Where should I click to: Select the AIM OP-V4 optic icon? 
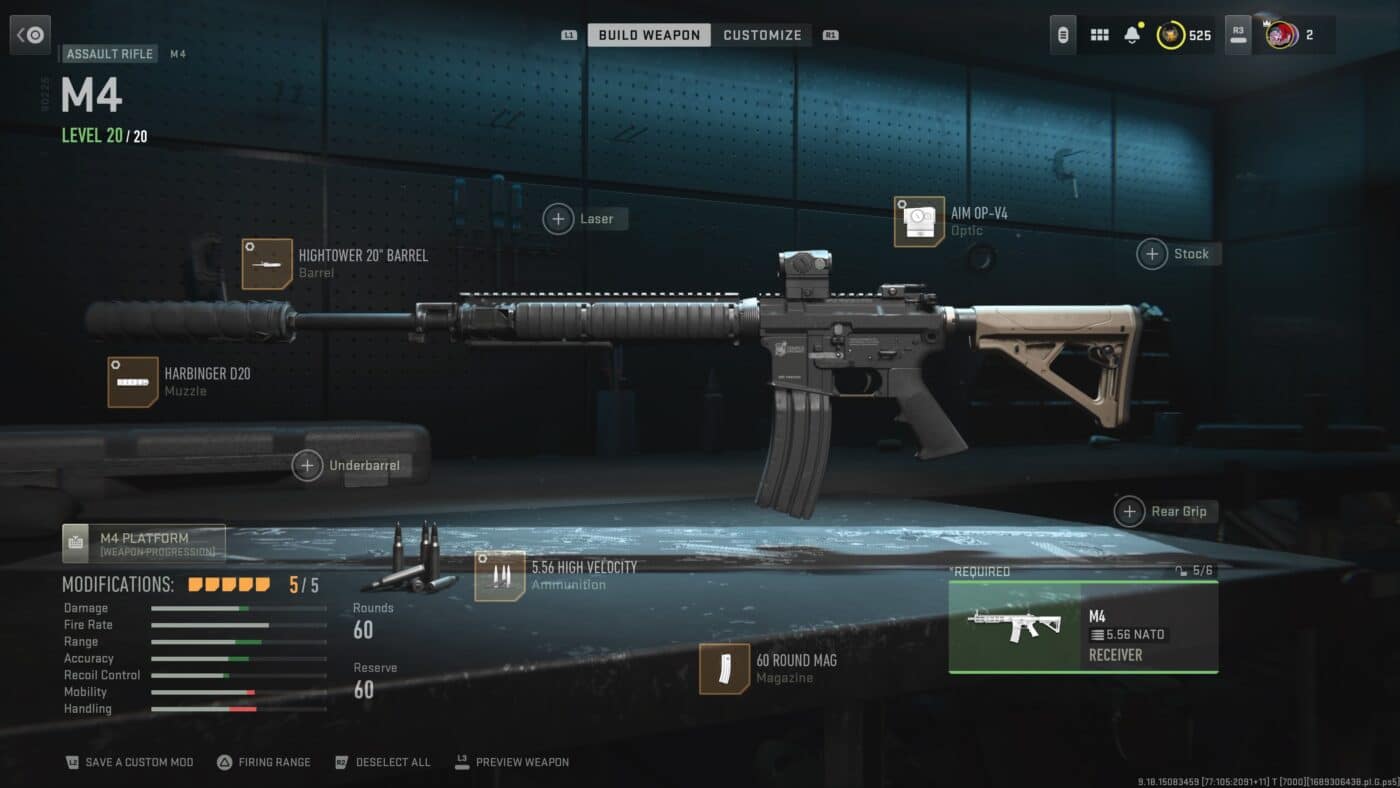click(918, 221)
